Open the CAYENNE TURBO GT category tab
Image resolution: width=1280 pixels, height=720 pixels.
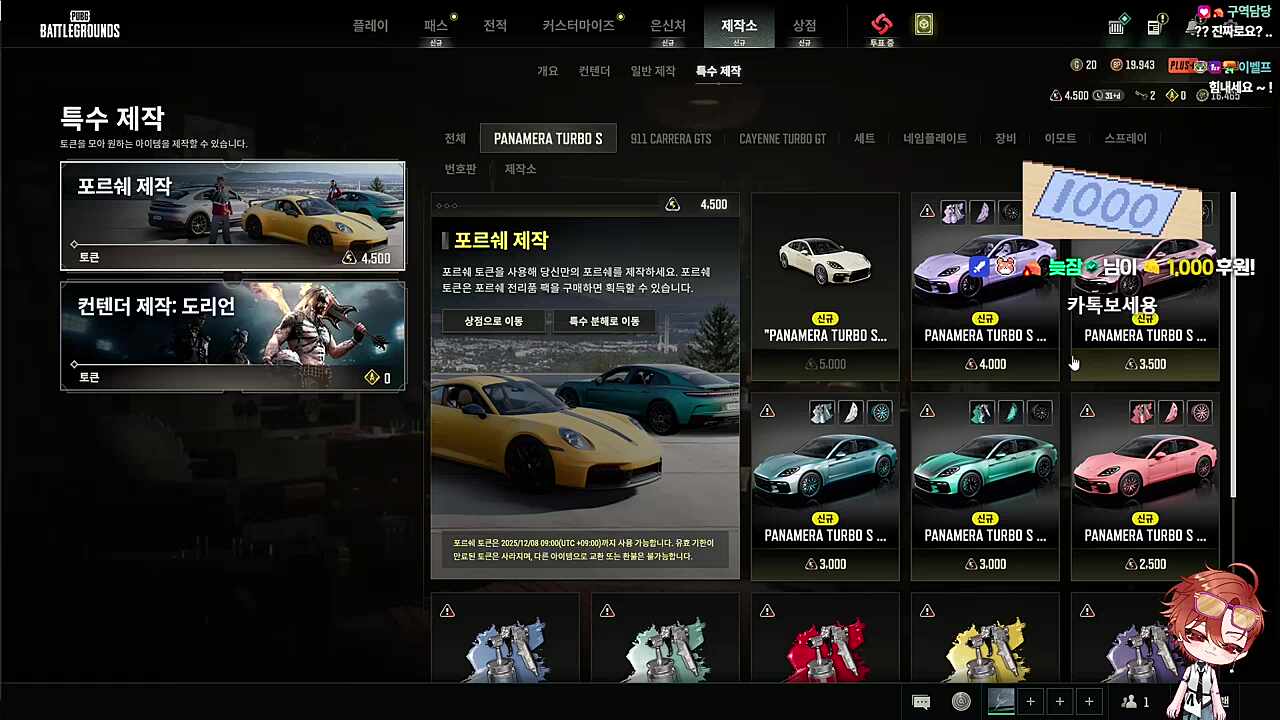[x=782, y=139]
